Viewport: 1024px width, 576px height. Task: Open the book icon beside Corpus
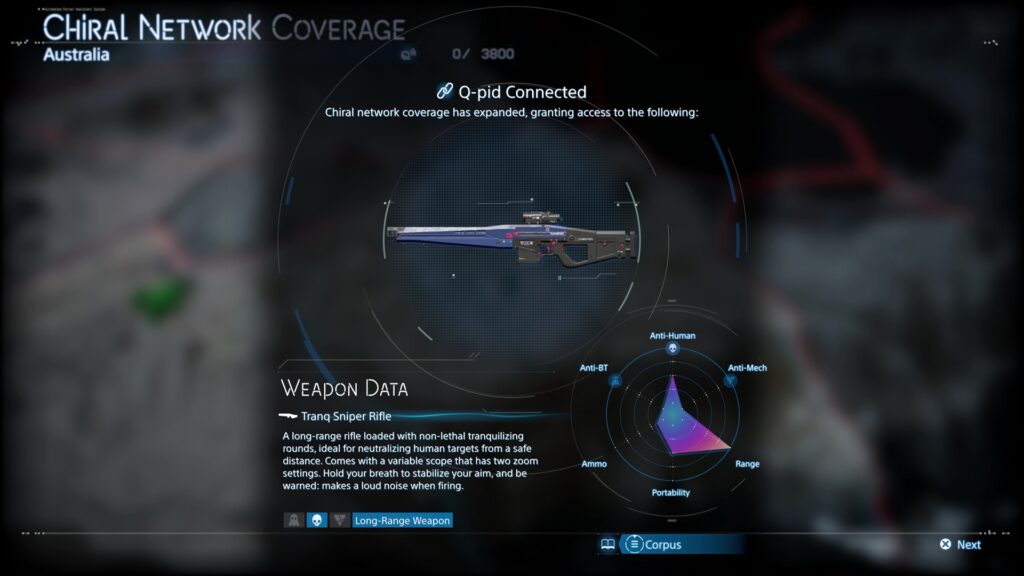click(607, 545)
